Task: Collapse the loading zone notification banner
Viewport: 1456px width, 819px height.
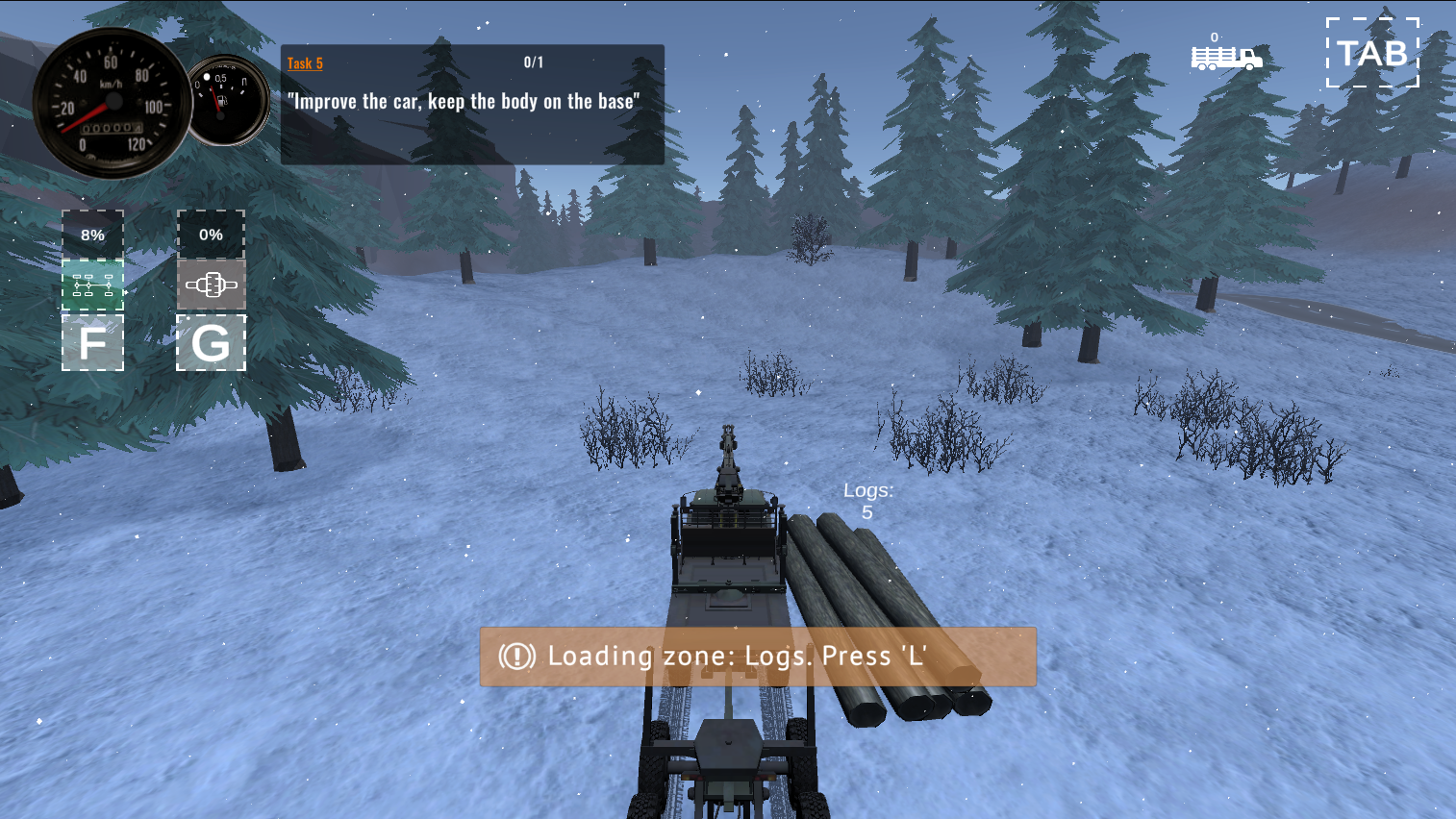Action: 757,656
